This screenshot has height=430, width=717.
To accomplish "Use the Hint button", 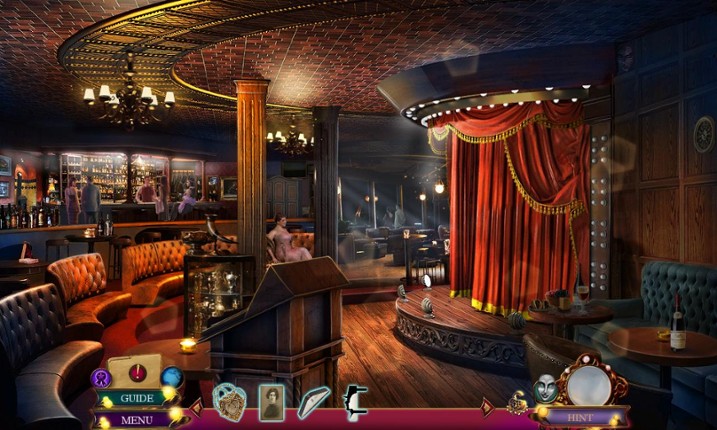I will point(582,417).
